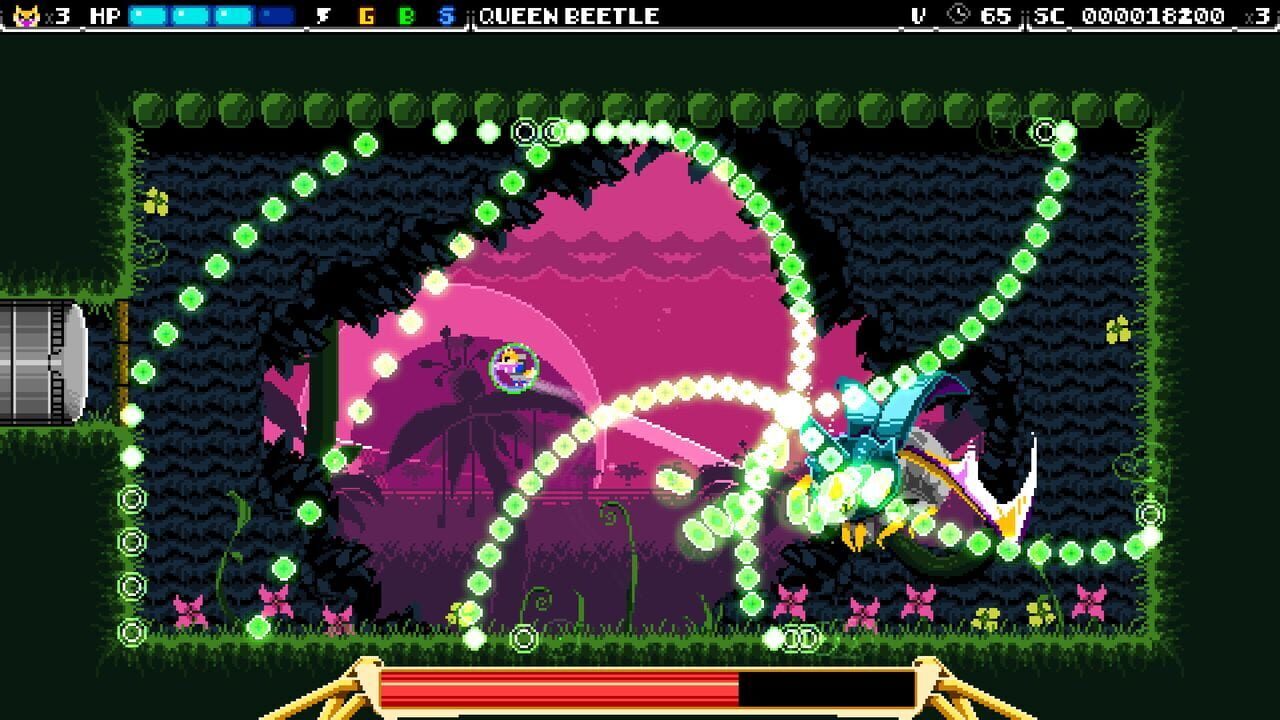Click the red boss health bar
Screen dimensions: 1280x720
560,688
